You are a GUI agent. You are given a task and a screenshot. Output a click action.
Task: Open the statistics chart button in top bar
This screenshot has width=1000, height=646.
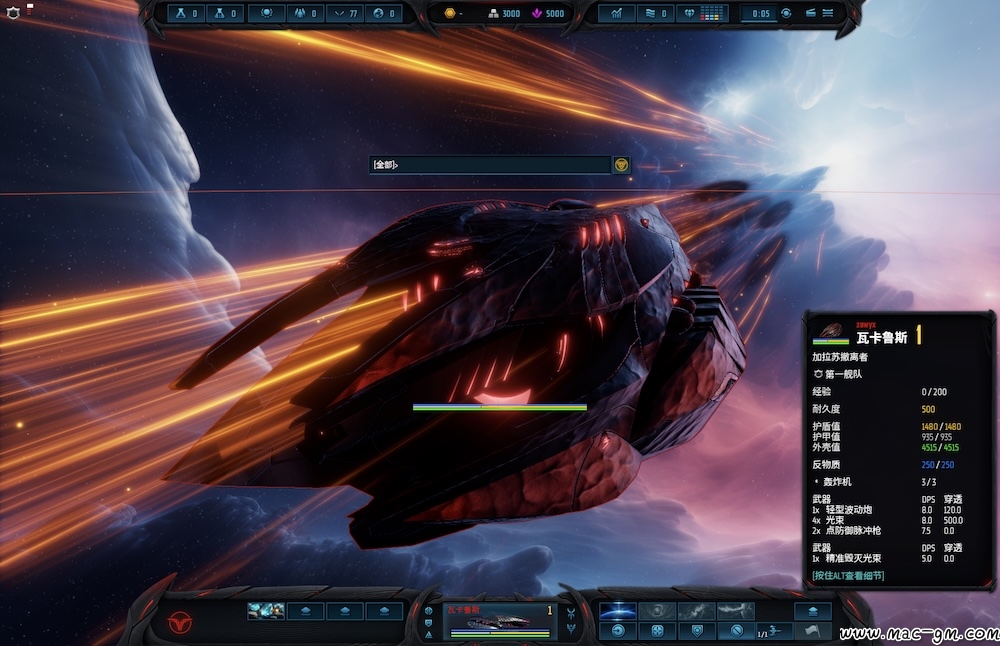click(x=617, y=13)
